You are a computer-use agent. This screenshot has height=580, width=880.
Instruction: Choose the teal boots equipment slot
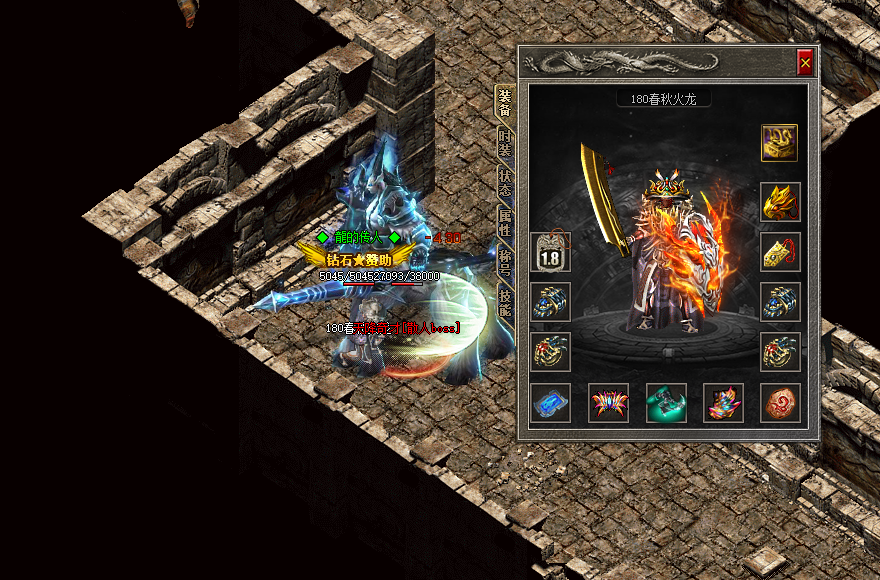pos(665,403)
